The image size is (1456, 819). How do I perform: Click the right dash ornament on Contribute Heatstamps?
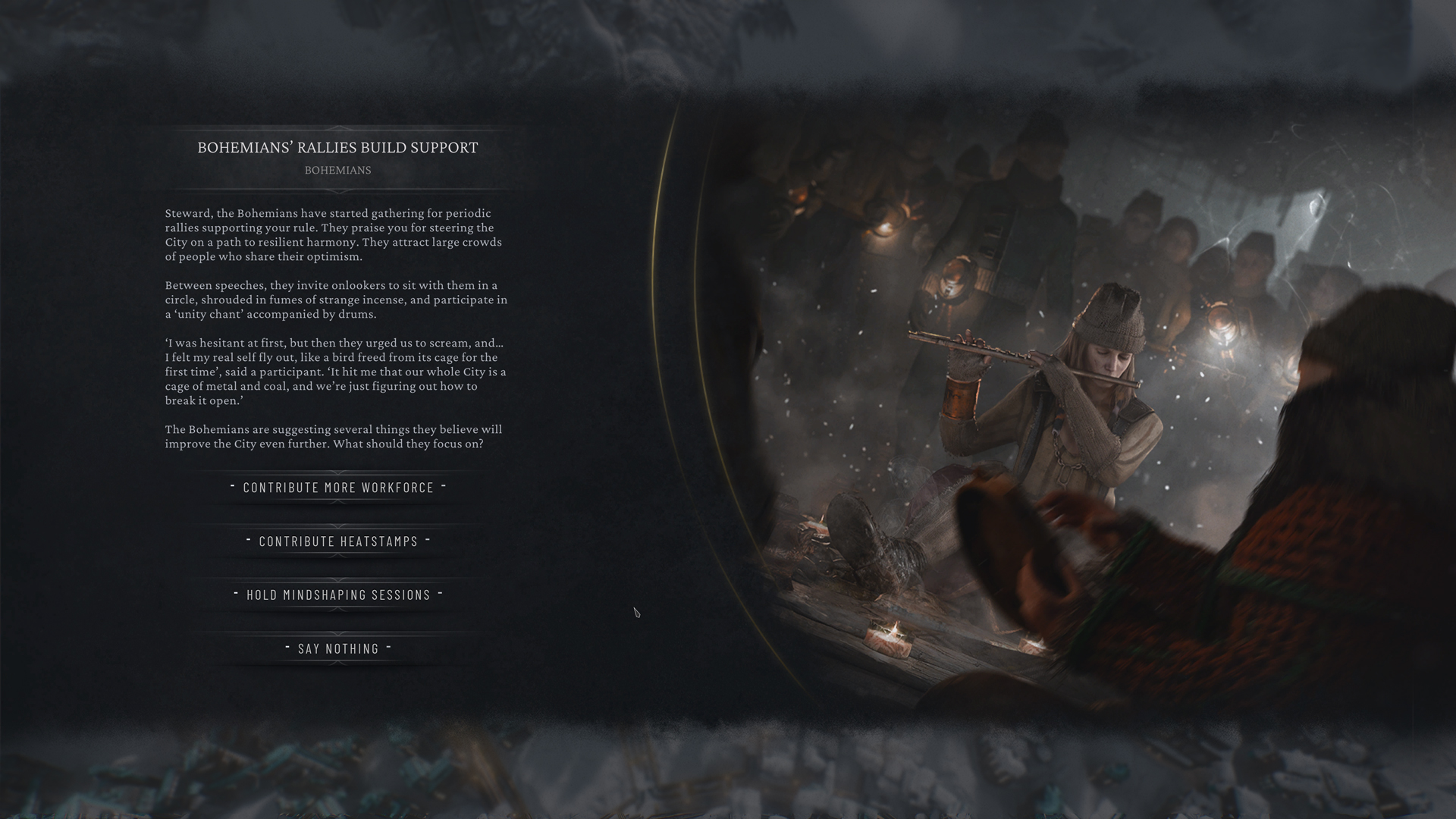pyautogui.click(x=428, y=540)
